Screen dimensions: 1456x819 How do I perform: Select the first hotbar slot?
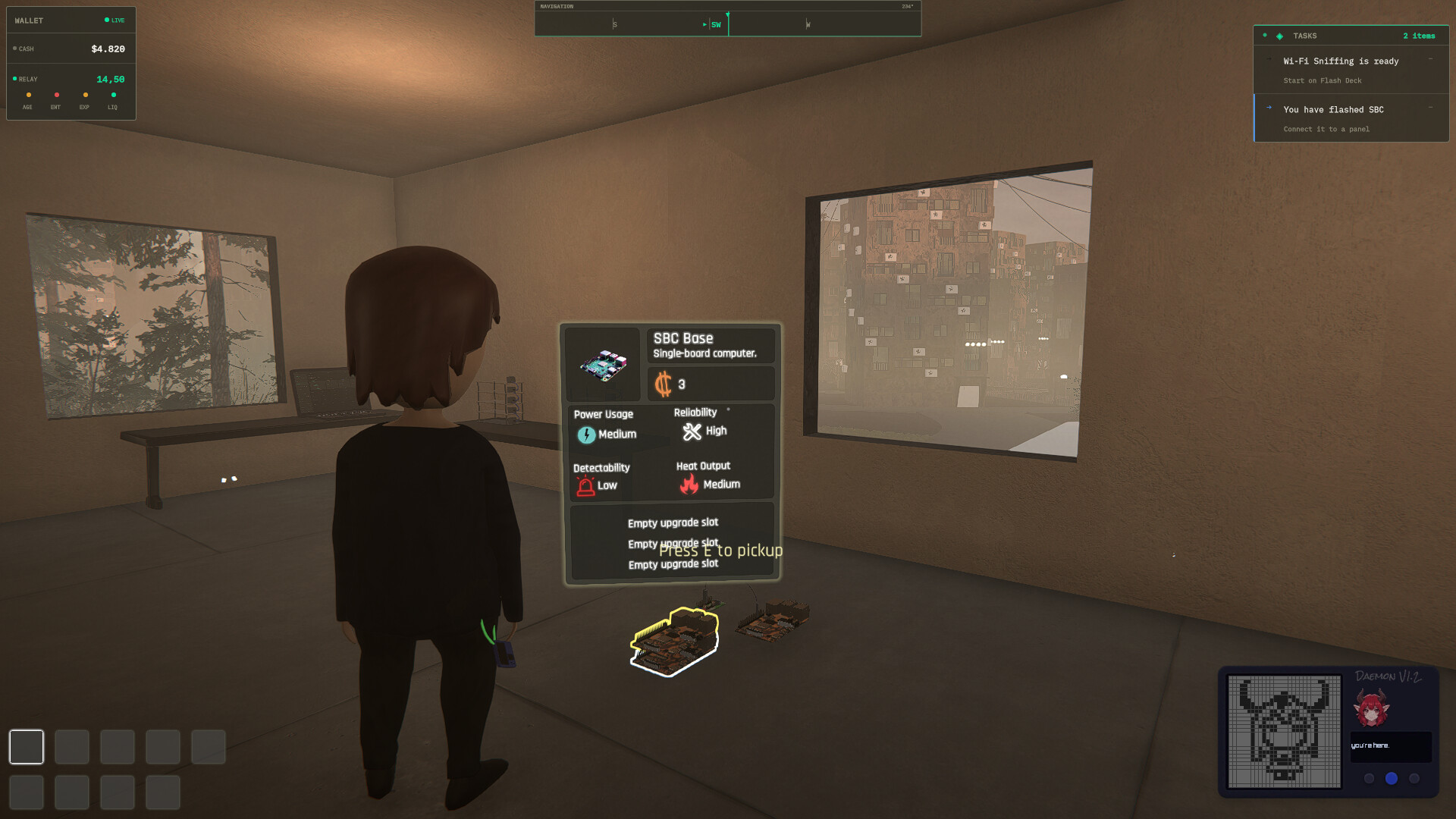tap(27, 747)
